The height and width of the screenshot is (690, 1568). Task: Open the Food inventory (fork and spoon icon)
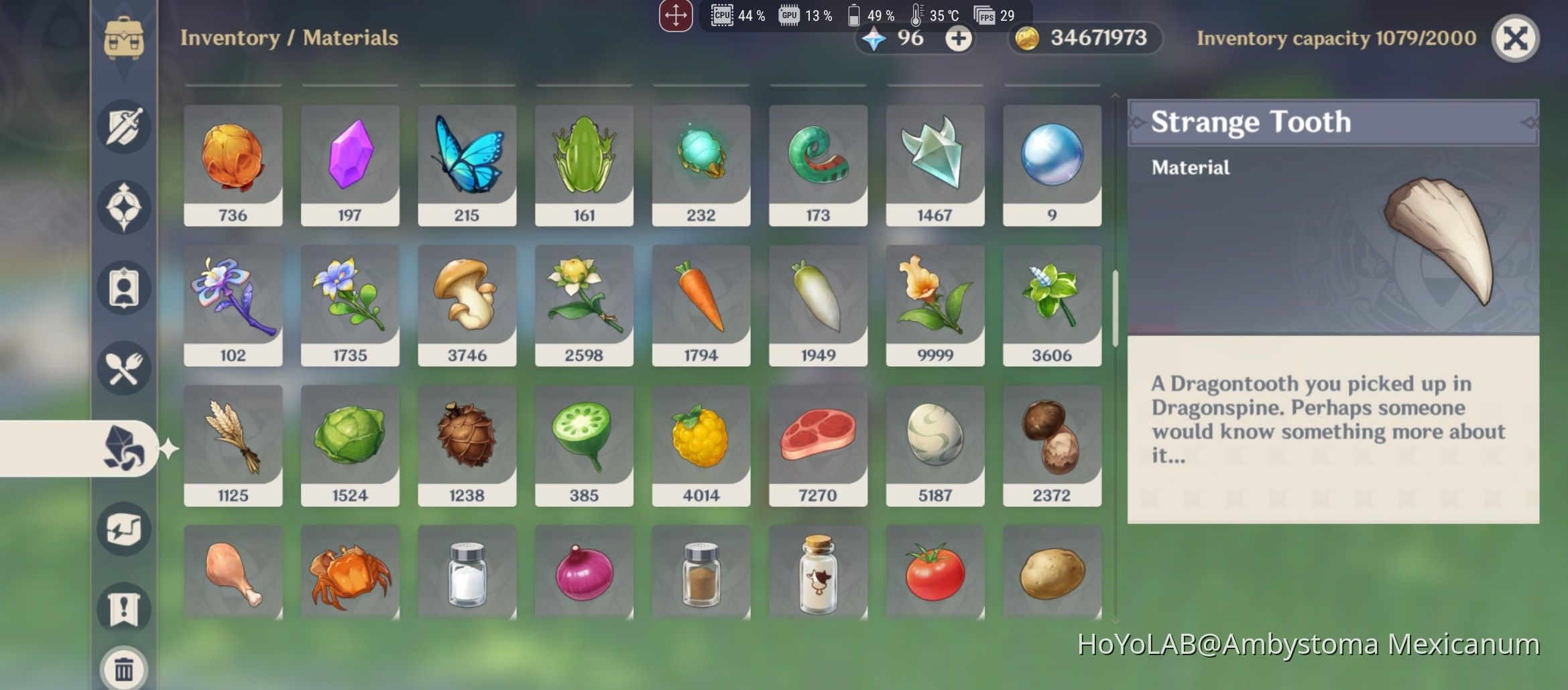[x=124, y=368]
